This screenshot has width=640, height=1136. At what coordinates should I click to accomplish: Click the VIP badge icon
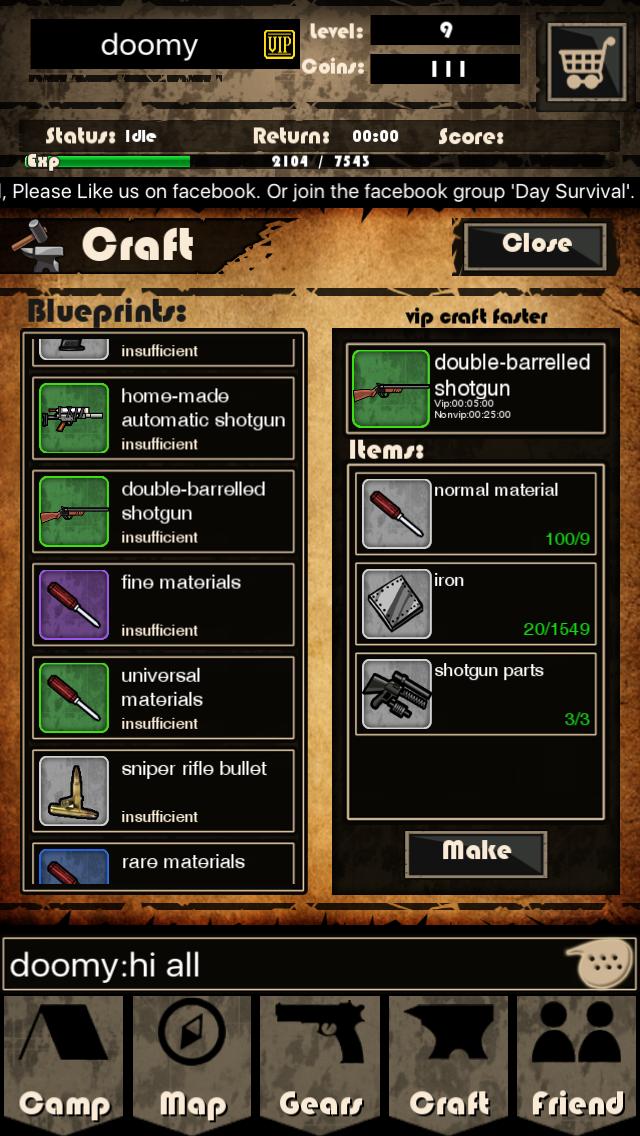coord(279,44)
